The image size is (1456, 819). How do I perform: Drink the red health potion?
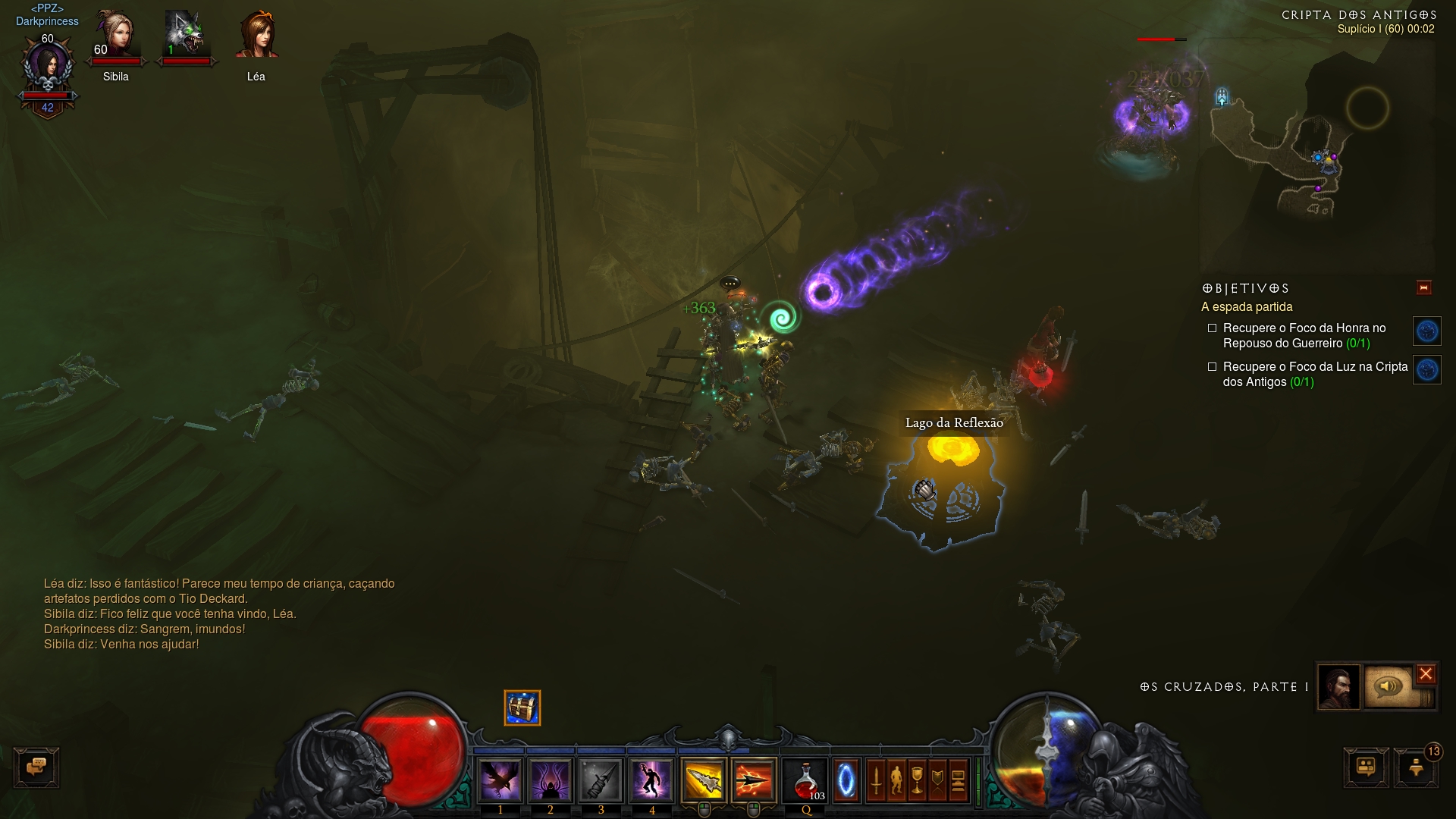tap(805, 780)
